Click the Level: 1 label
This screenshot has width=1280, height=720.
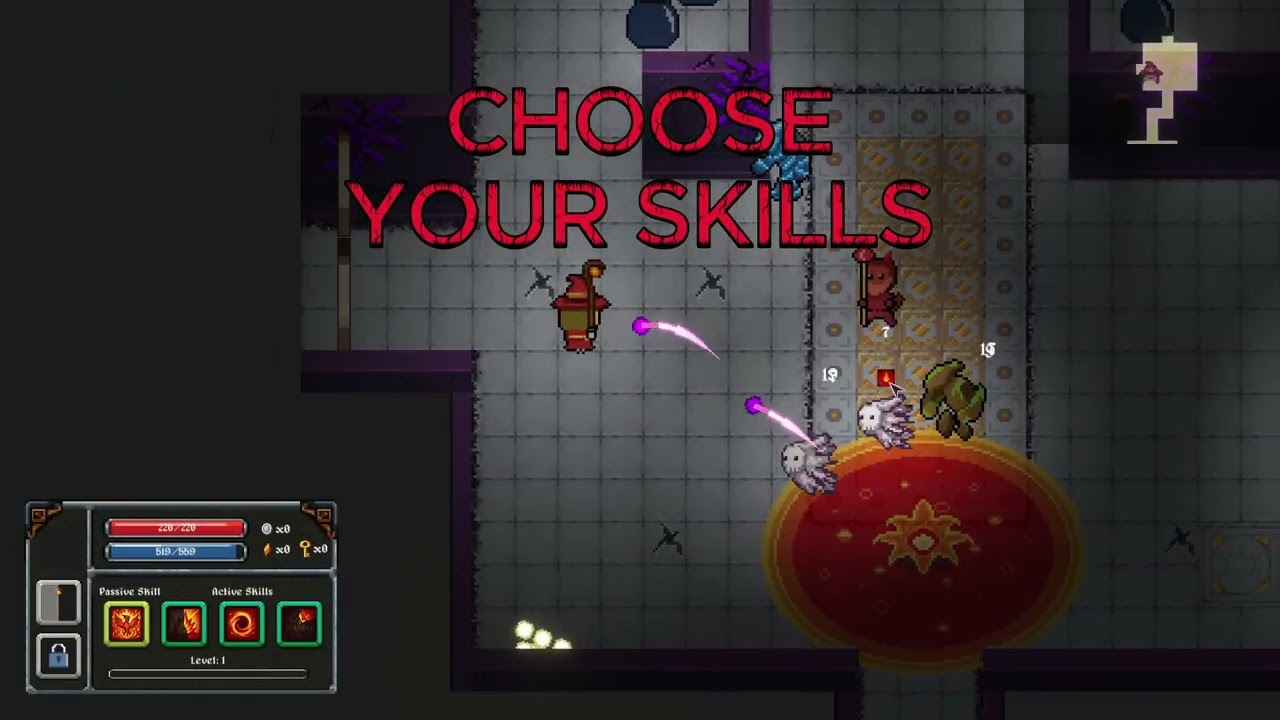click(206, 659)
